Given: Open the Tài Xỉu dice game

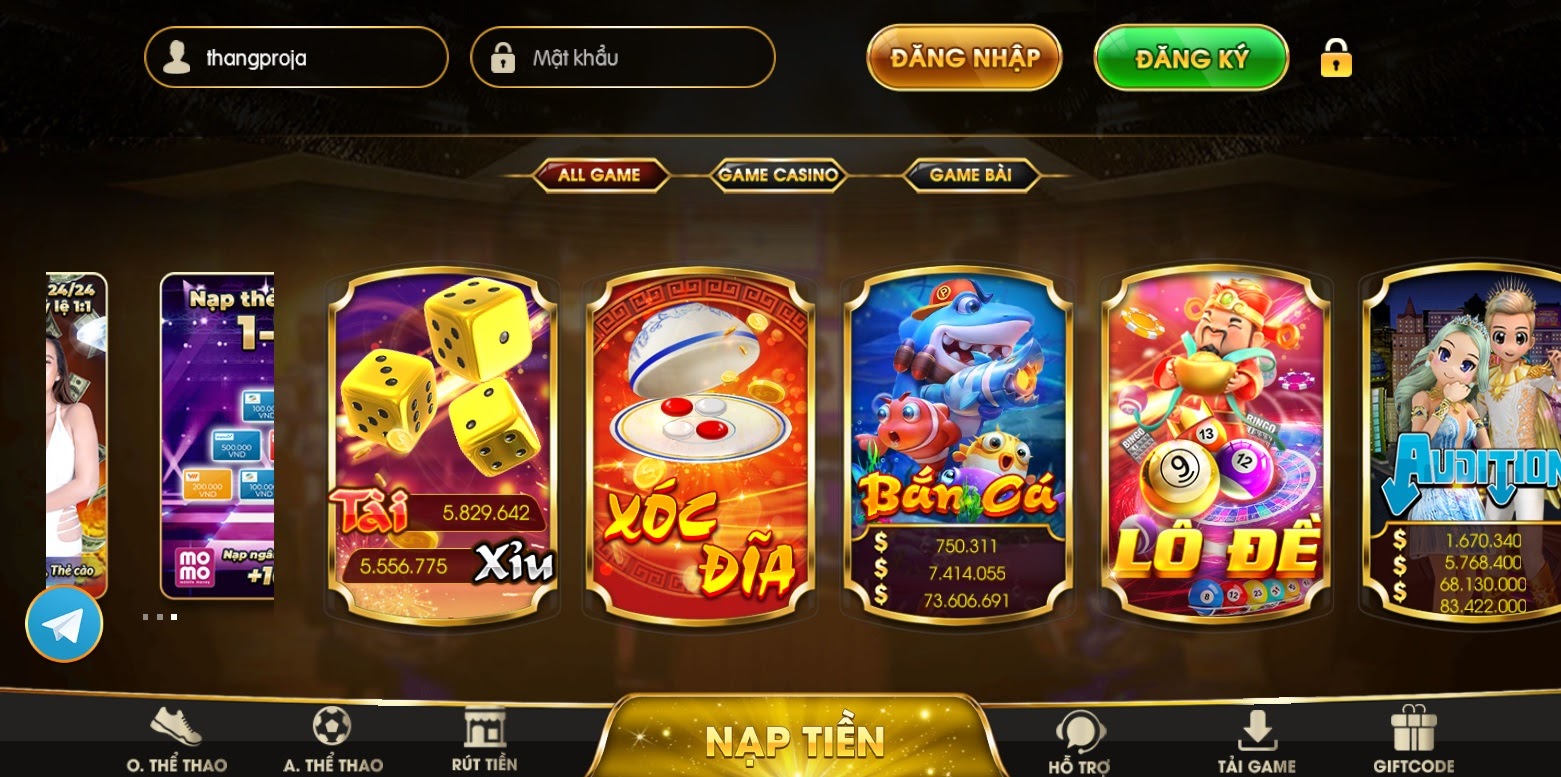Looking at the screenshot, I should pyautogui.click(x=442, y=445).
